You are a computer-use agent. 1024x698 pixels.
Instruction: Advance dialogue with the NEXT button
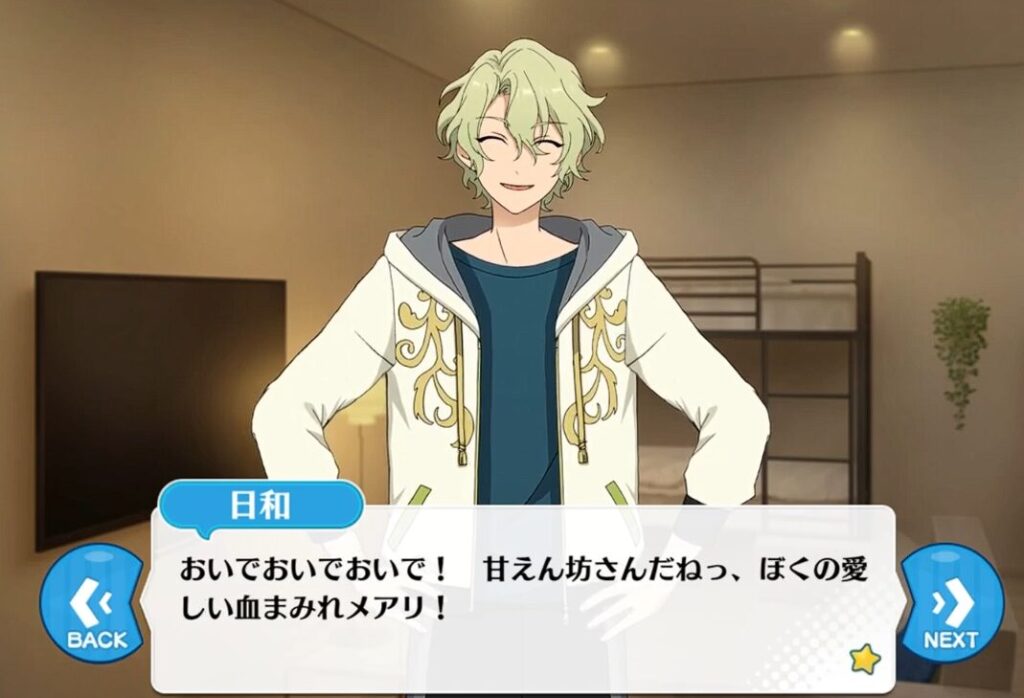(950, 607)
